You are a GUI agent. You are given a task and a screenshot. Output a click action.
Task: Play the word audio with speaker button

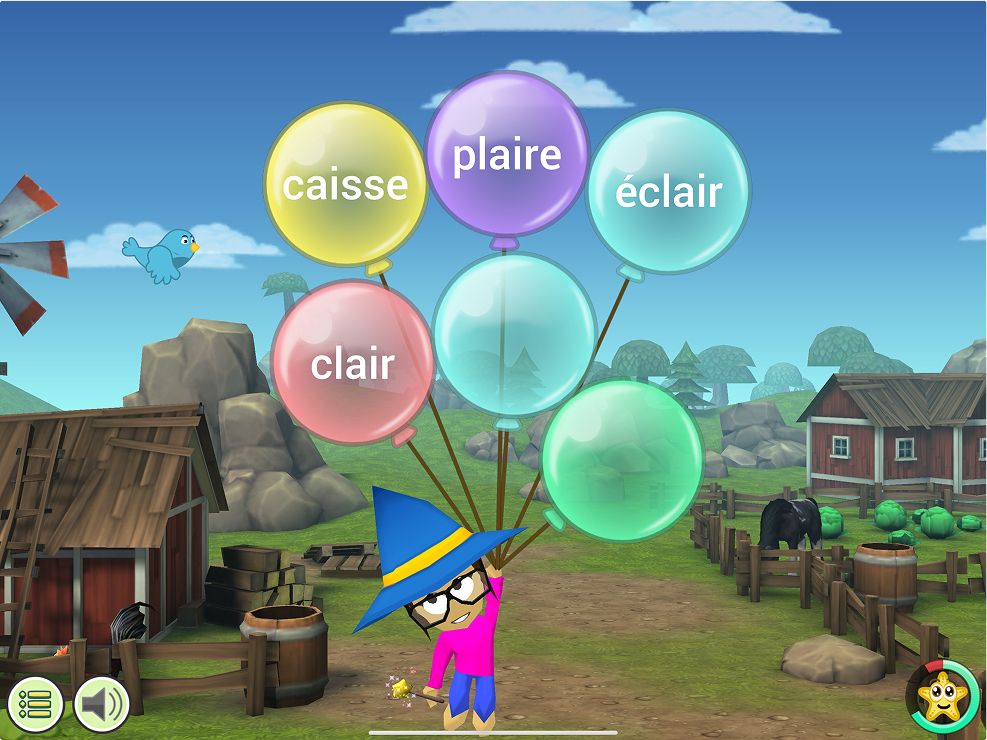pyautogui.click(x=102, y=704)
